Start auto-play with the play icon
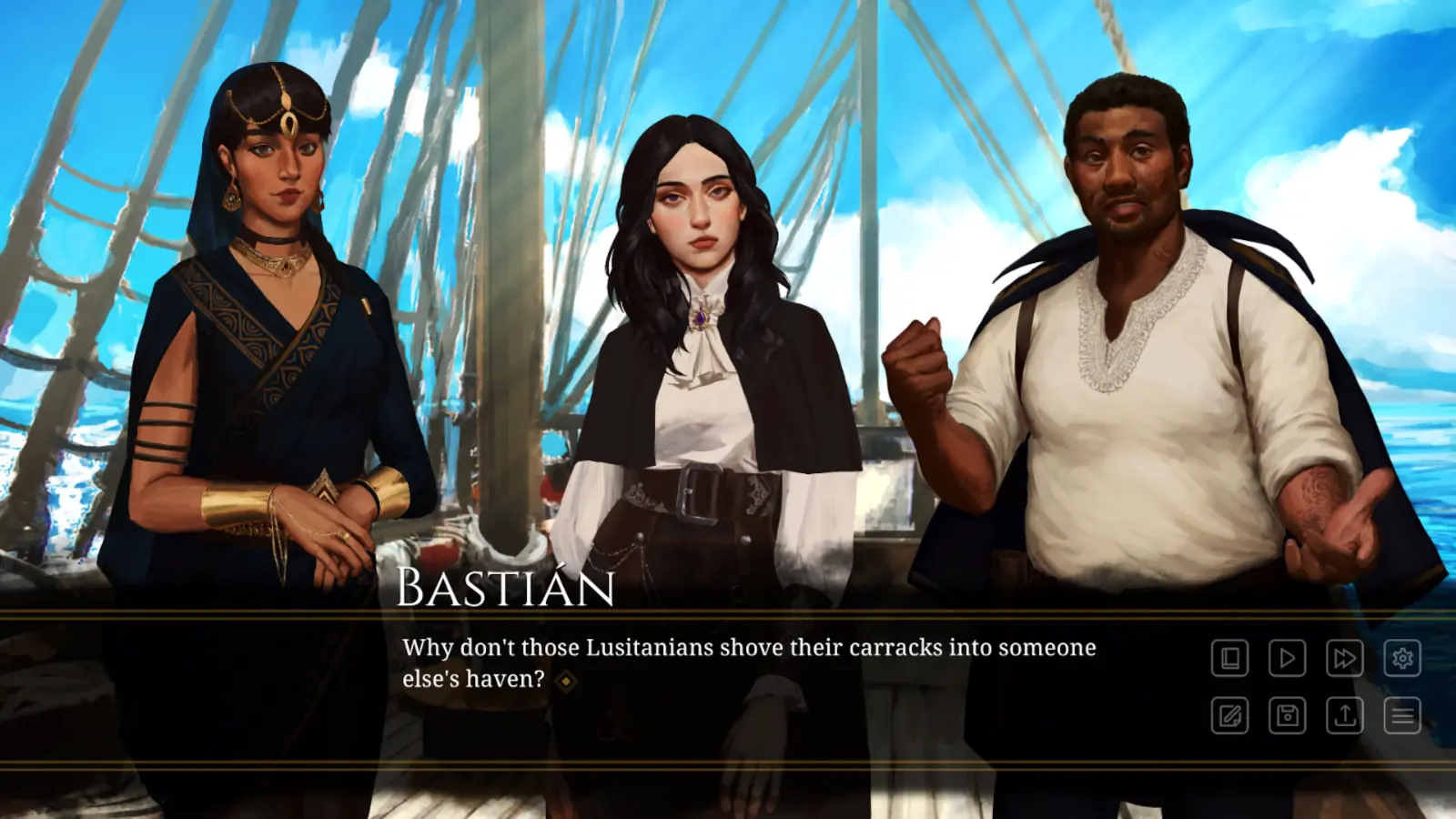Viewport: 1456px width, 819px height. coord(1287,658)
